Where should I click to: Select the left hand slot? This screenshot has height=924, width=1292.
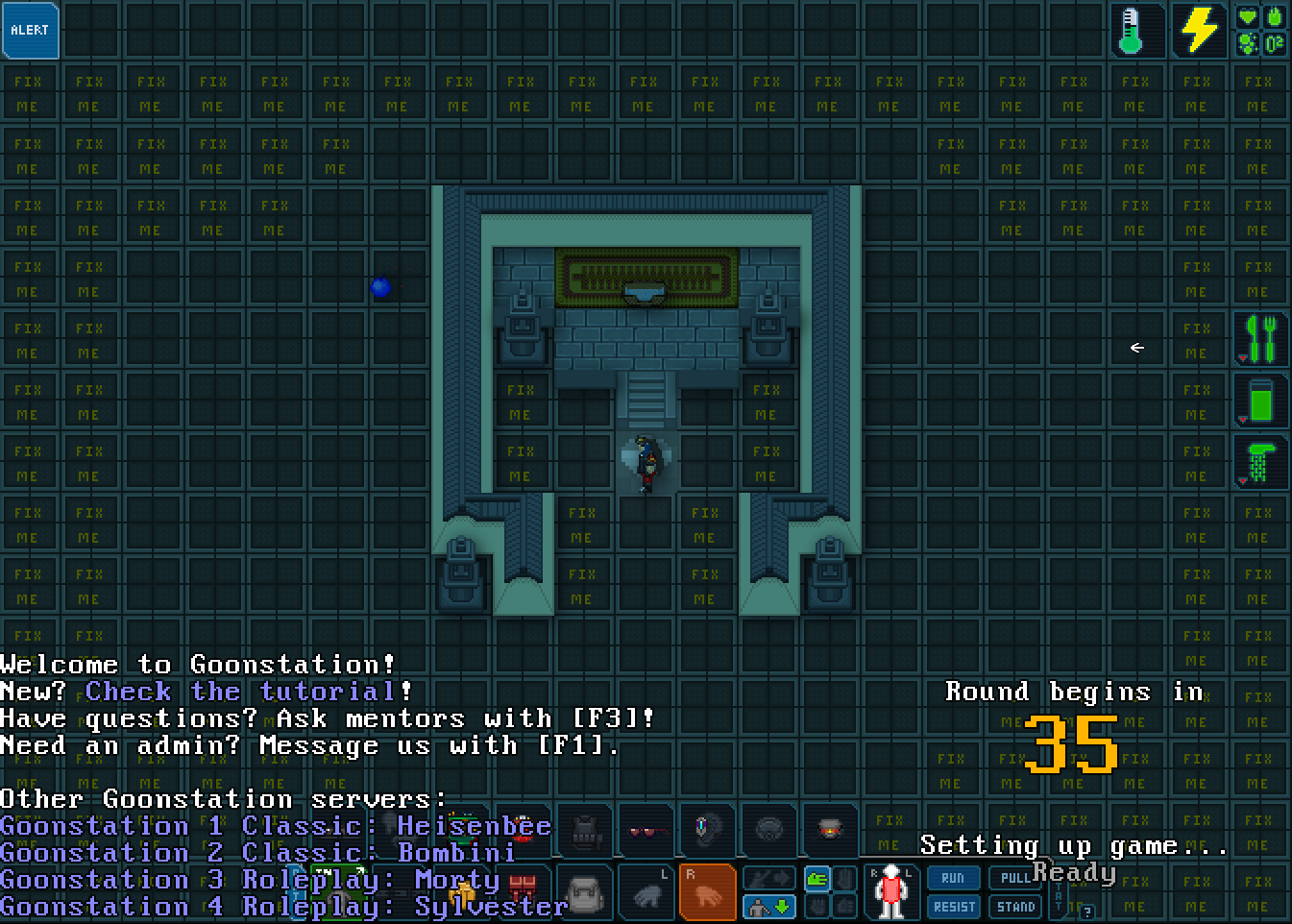pos(646,892)
